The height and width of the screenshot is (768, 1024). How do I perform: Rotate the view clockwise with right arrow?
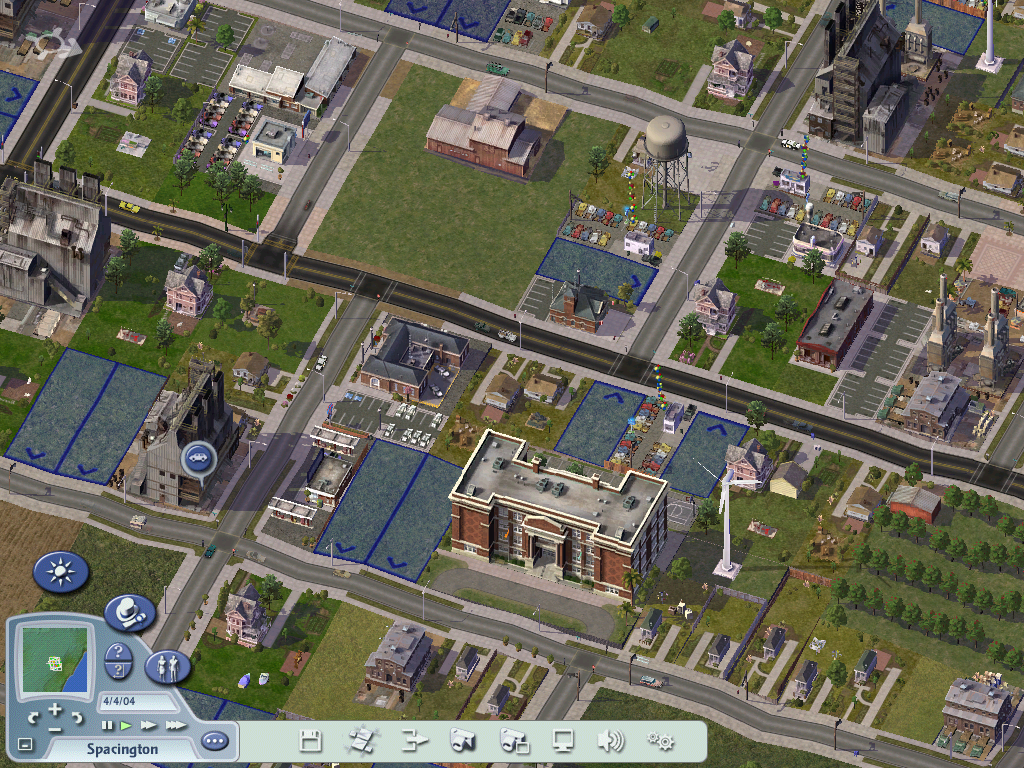pyautogui.click(x=77, y=716)
